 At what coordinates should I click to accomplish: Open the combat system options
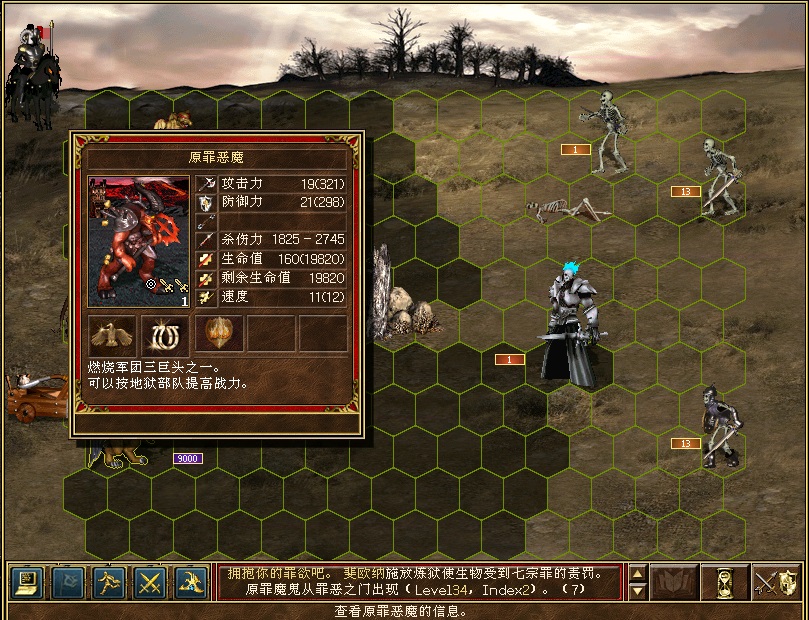point(24,581)
